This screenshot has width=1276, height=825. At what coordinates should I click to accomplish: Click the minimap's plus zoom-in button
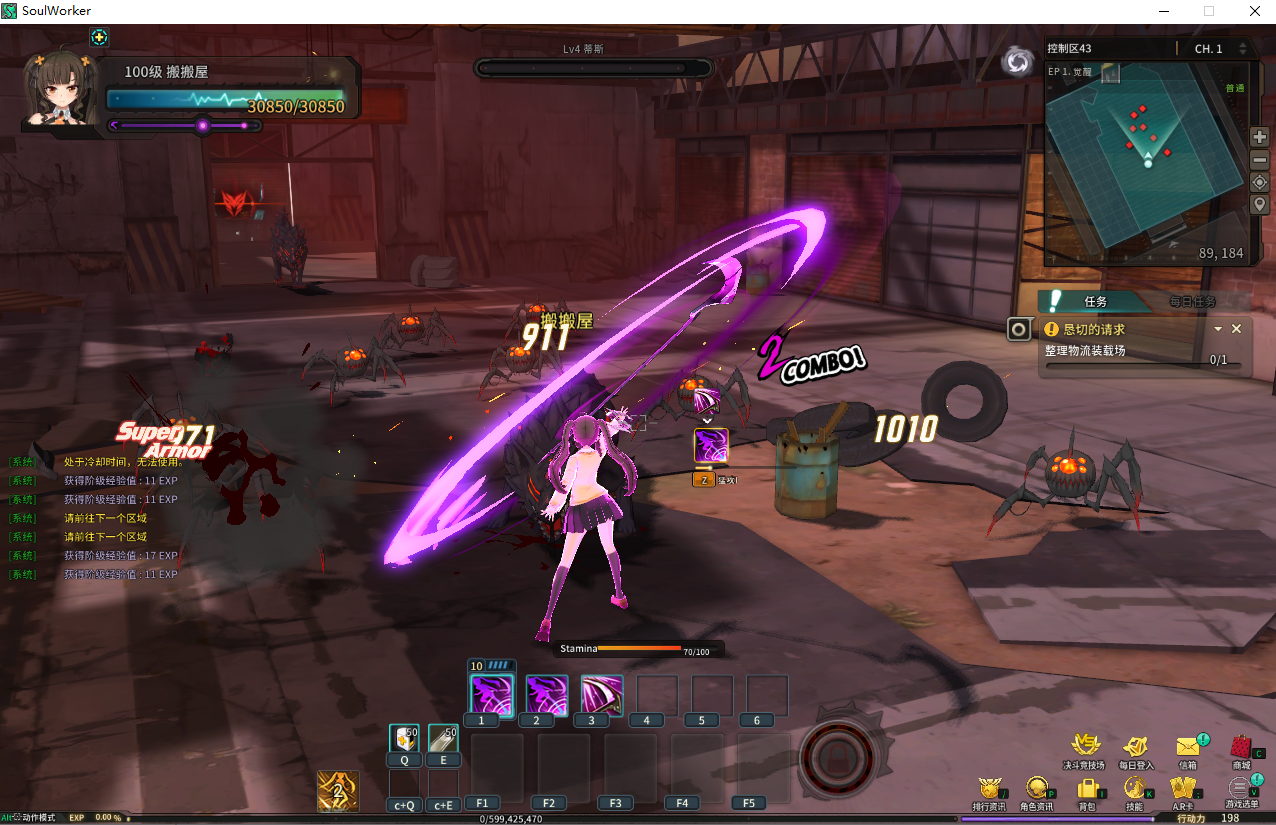[x=1260, y=137]
